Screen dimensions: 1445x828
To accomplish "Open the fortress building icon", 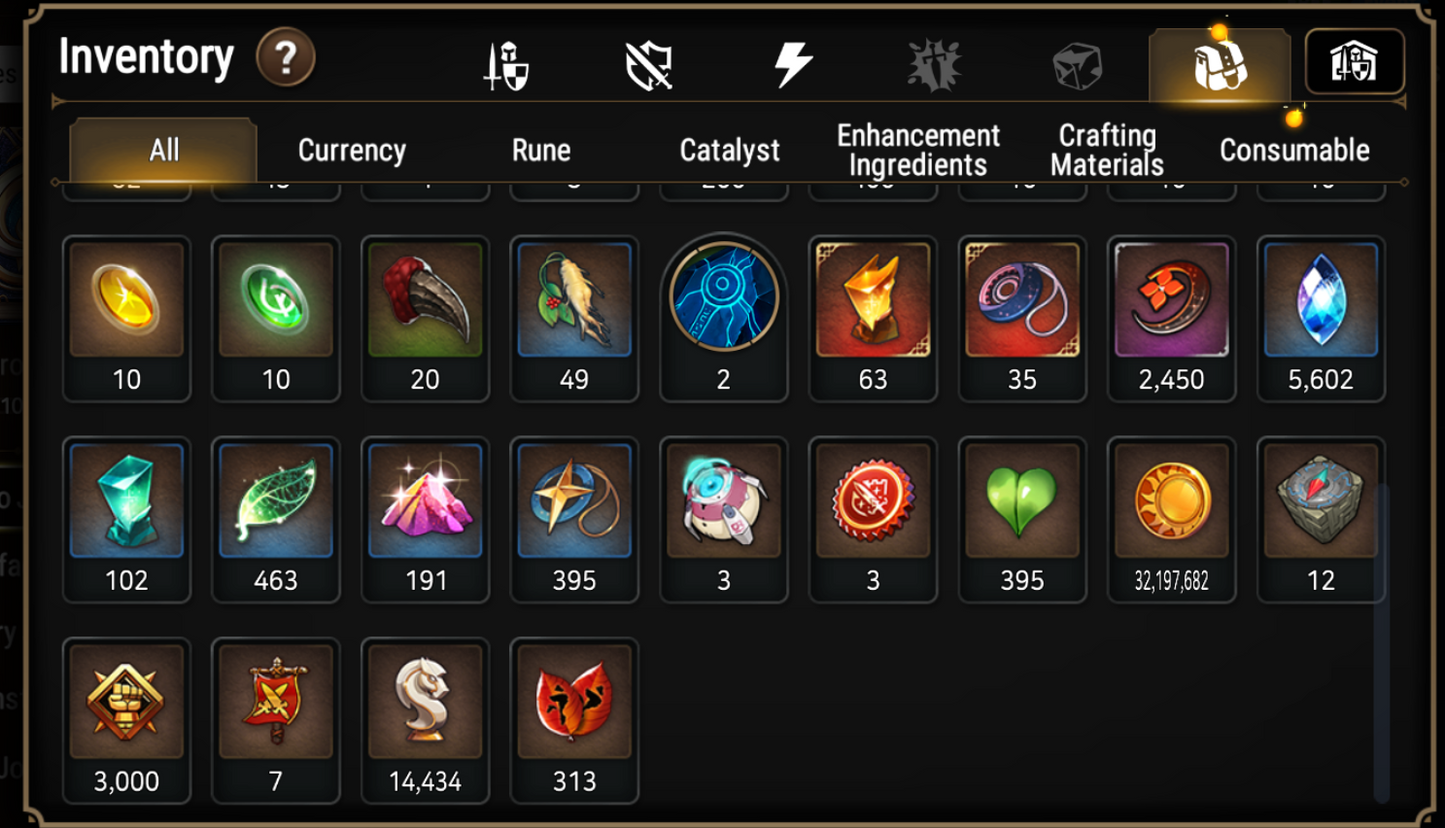I will [1355, 62].
